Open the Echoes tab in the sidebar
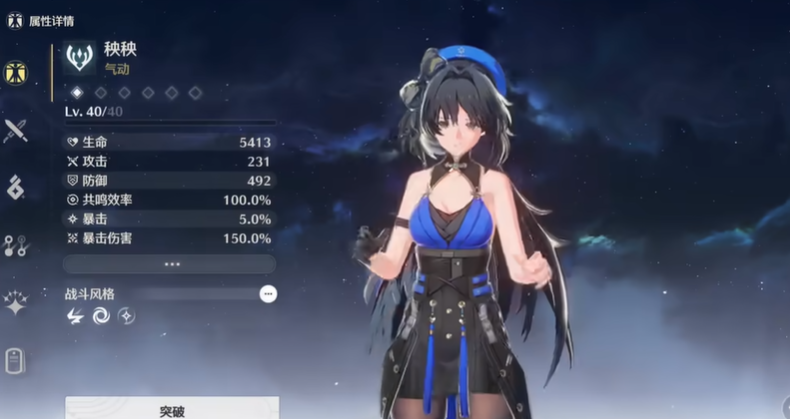Screen dimensions: 790x419 pyautogui.click(x=16, y=187)
